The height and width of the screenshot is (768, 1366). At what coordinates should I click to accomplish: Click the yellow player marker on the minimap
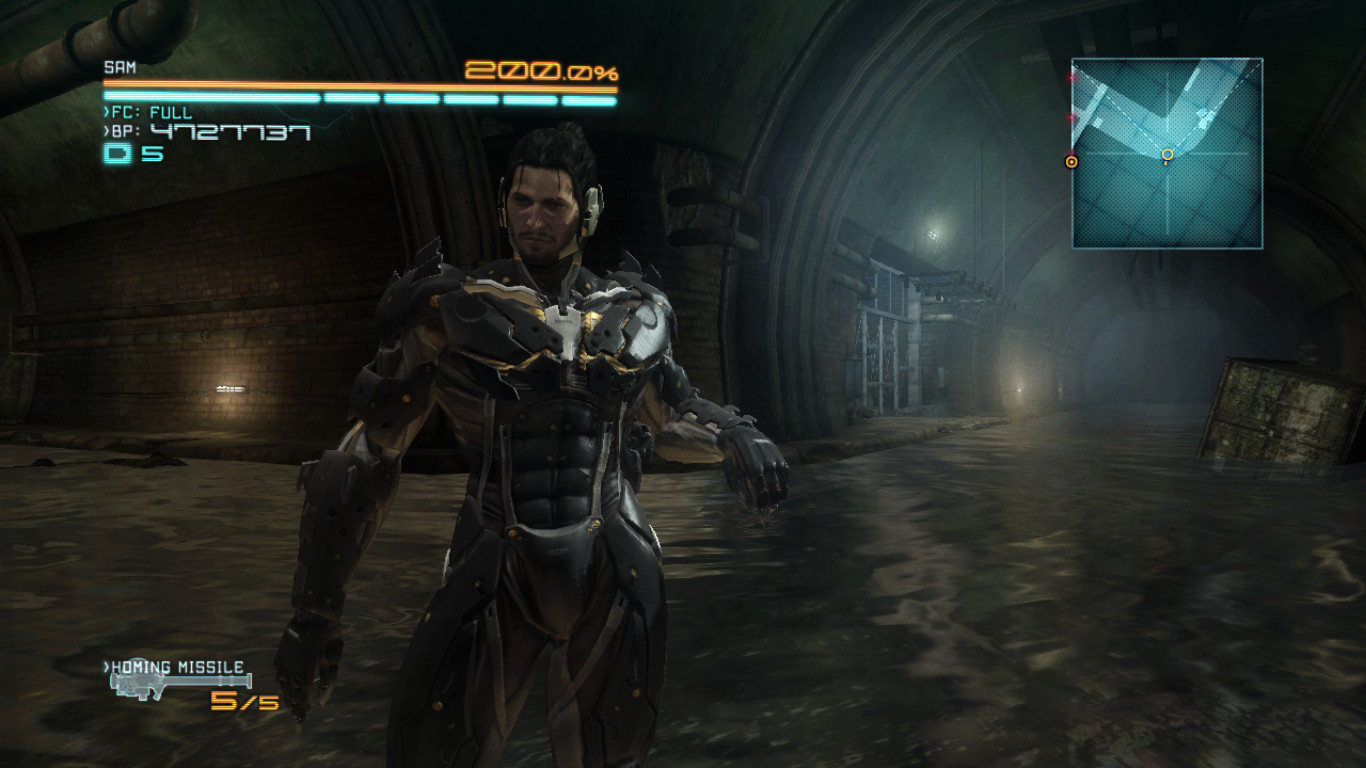tap(1167, 155)
